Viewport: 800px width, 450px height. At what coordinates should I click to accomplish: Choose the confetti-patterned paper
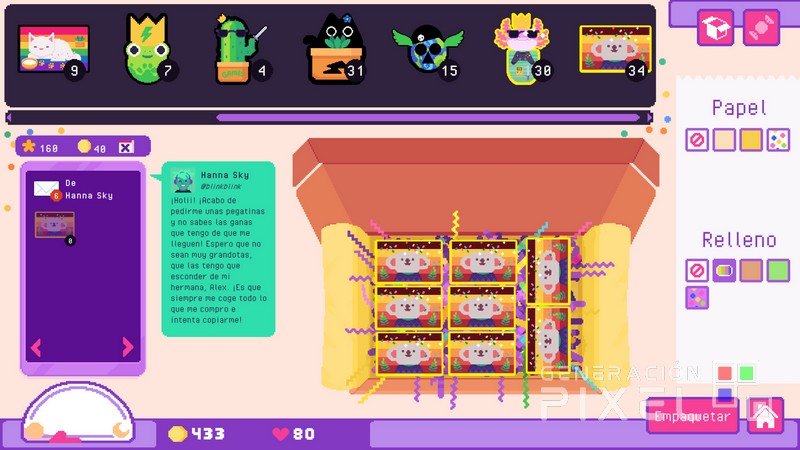778,141
